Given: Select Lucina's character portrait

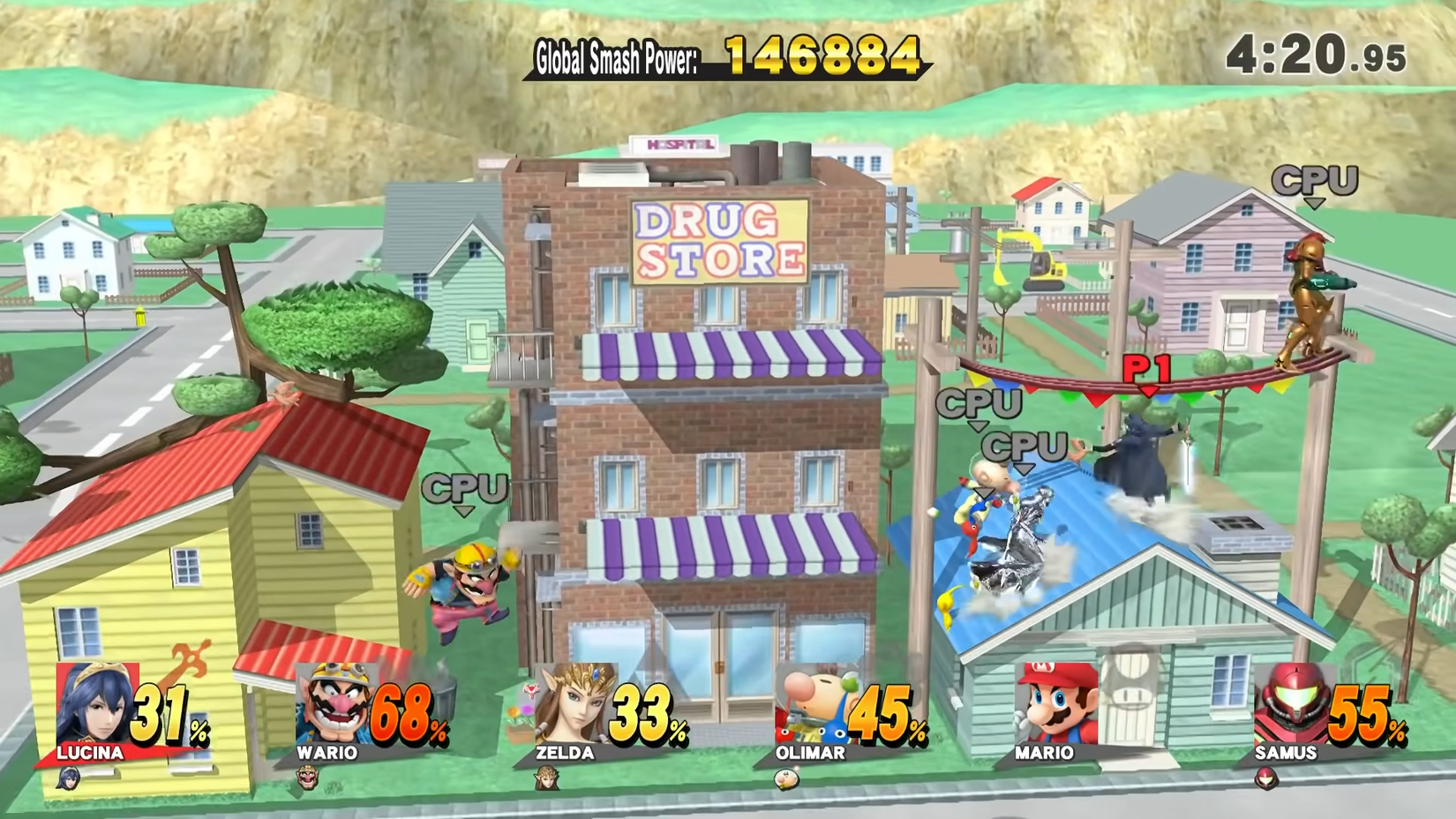Looking at the screenshot, I should point(93,706).
